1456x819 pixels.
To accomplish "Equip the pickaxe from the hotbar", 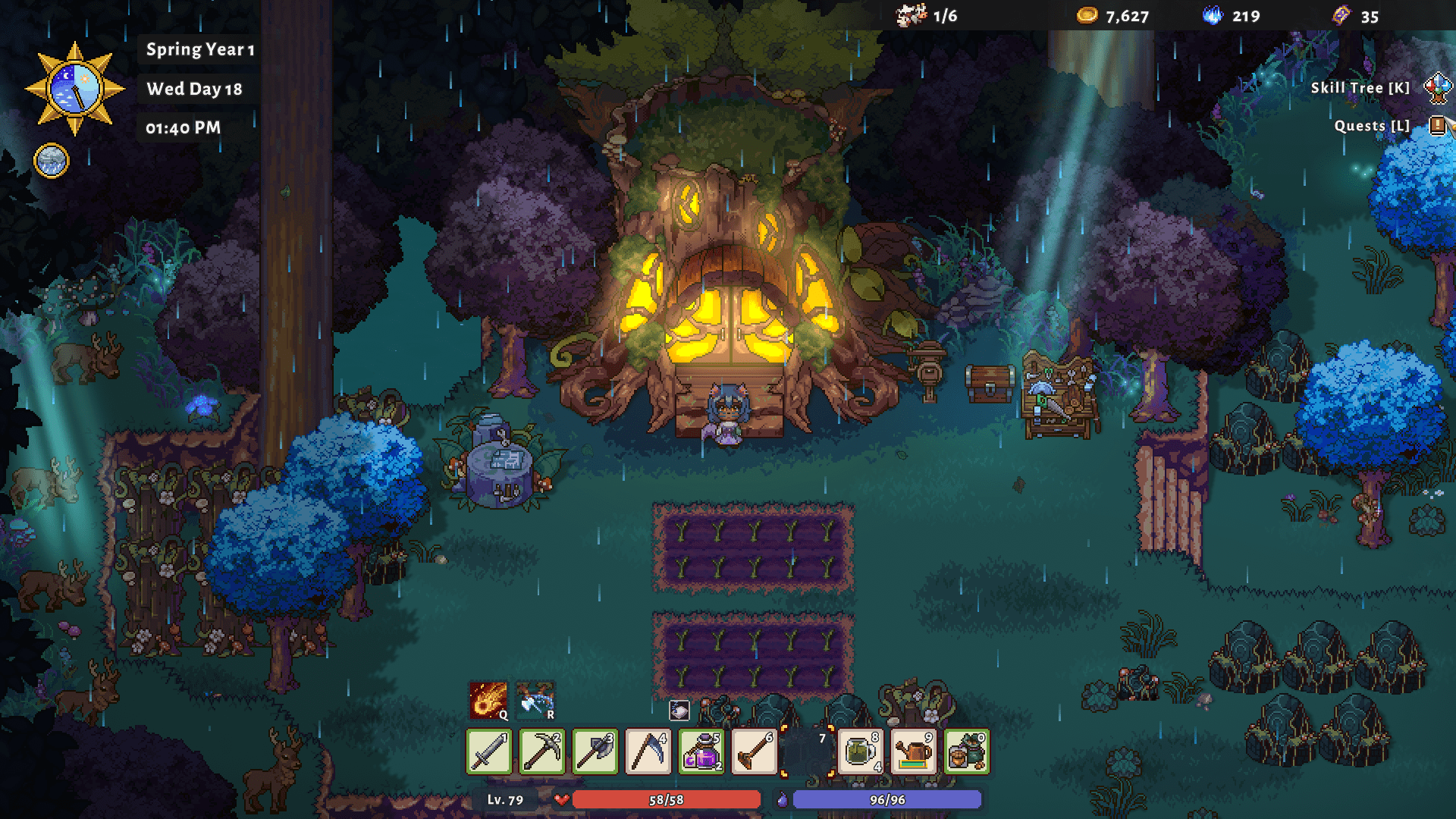I will [542, 752].
